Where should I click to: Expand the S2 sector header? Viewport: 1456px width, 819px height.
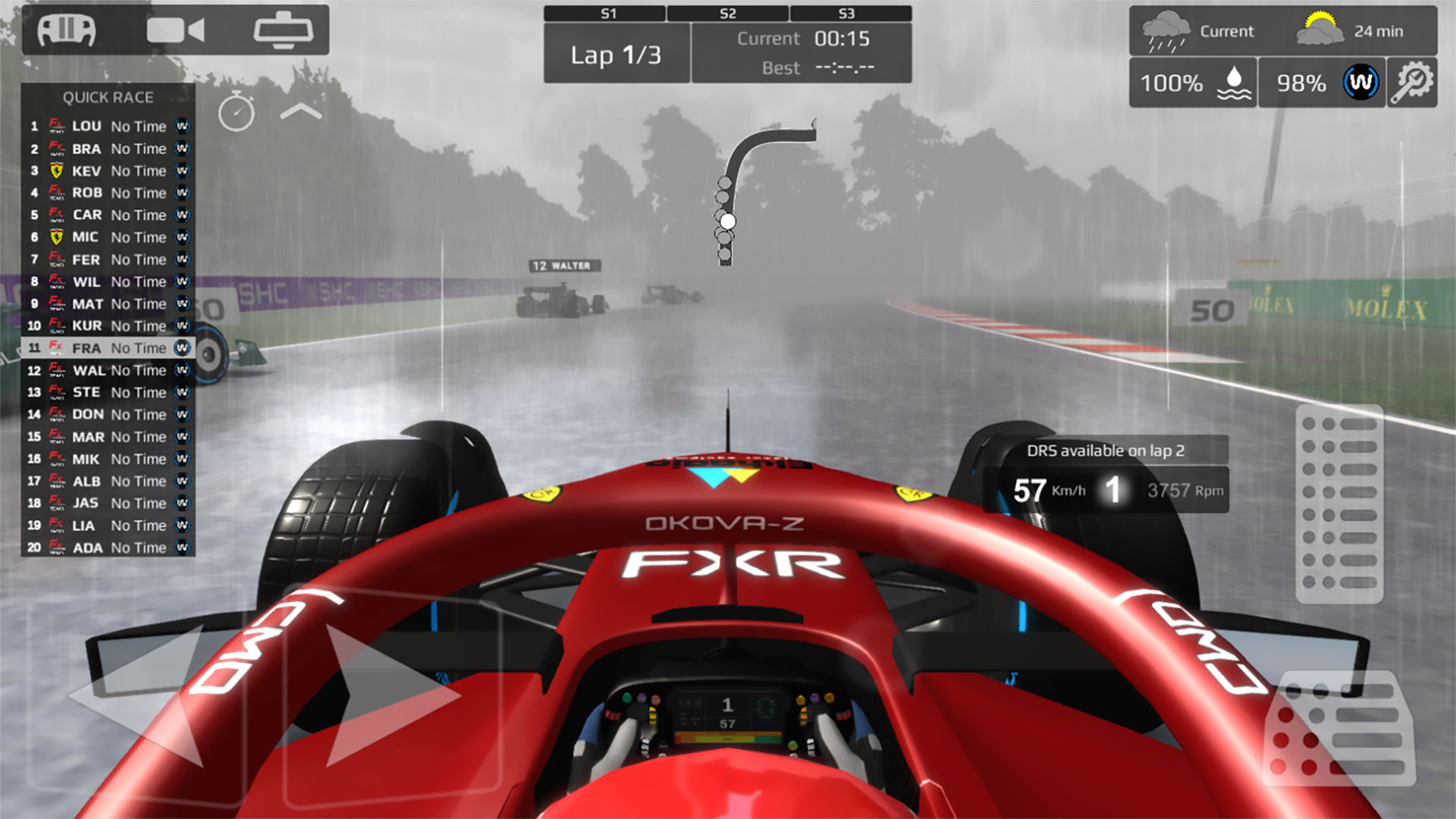point(728,12)
